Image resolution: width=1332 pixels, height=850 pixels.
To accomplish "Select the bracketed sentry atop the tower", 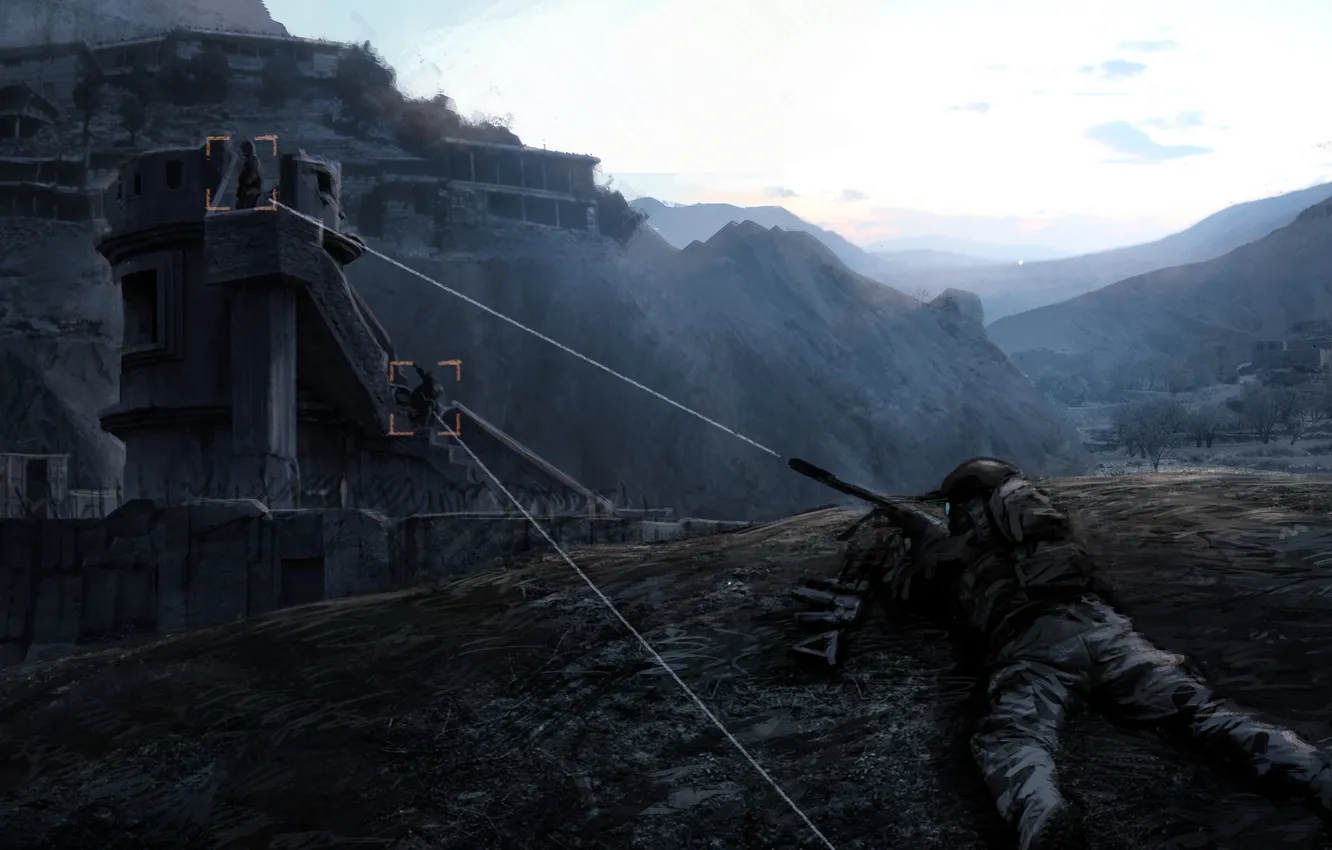I will coord(246,175).
